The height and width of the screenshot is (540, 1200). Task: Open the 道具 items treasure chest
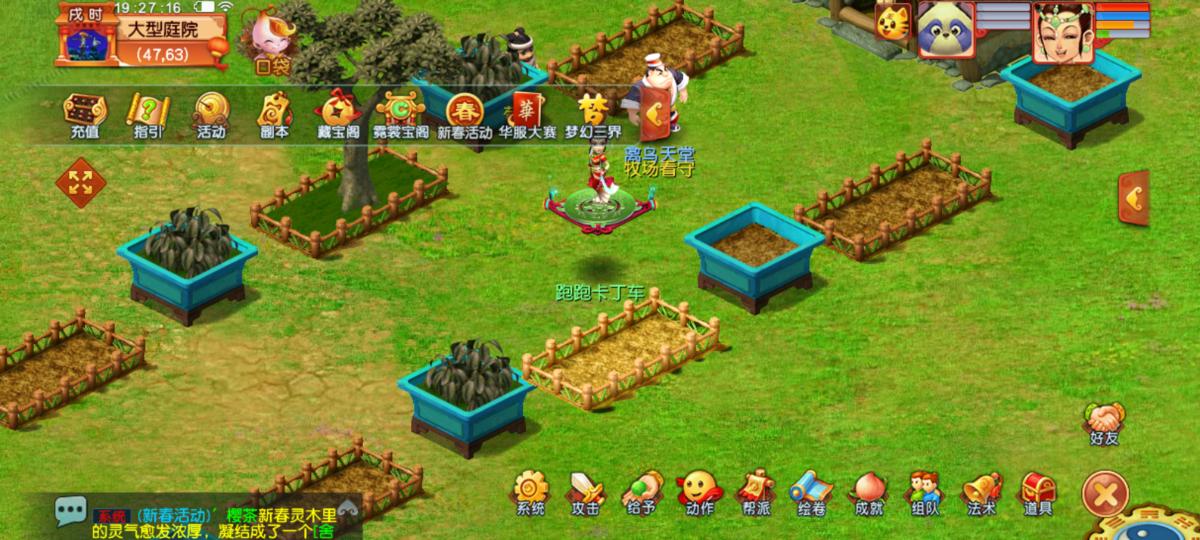pos(1037,490)
